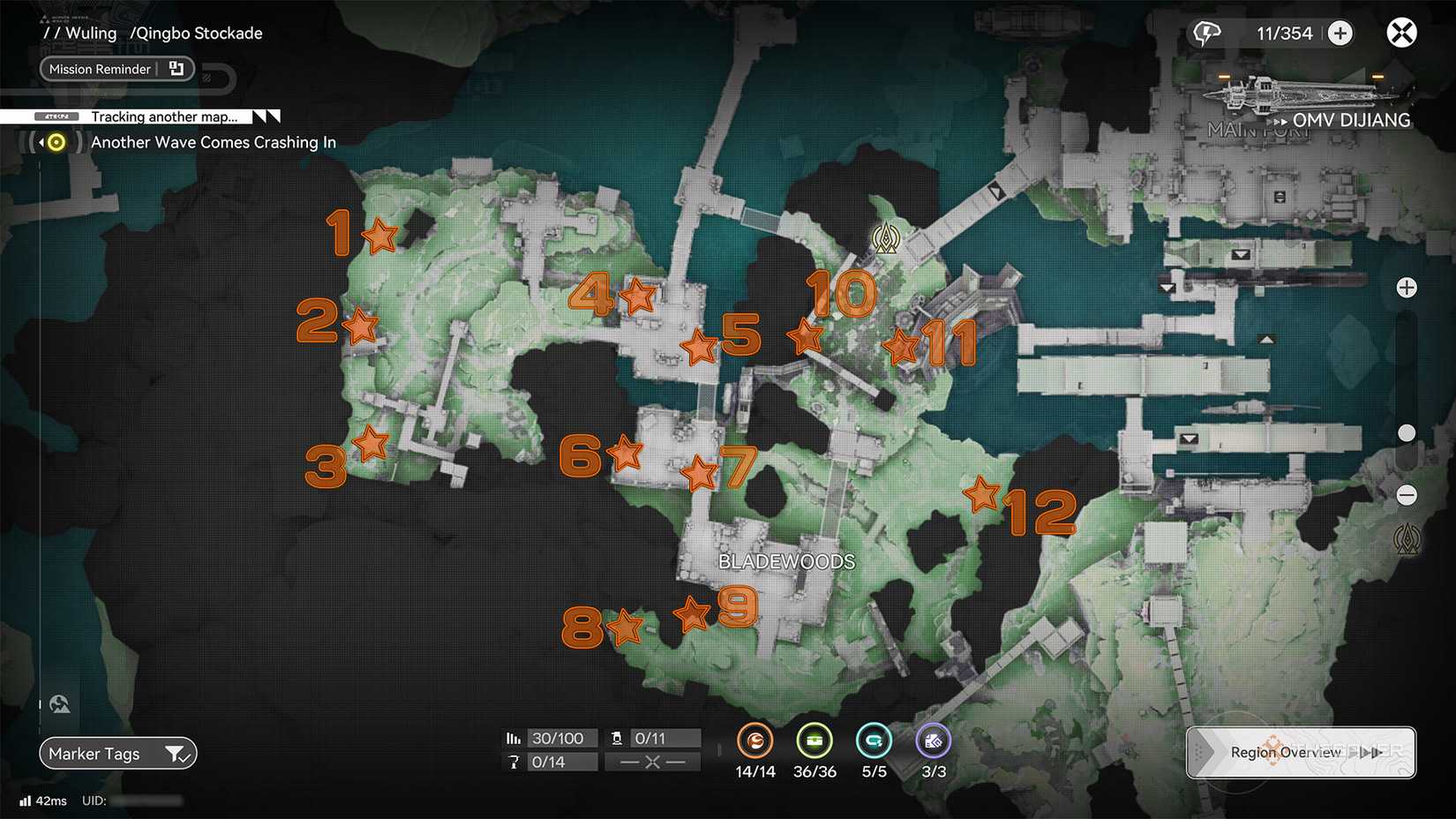This screenshot has height=819, width=1456.
Task: Click the plus button next to 11/354
Action: pos(1340,33)
